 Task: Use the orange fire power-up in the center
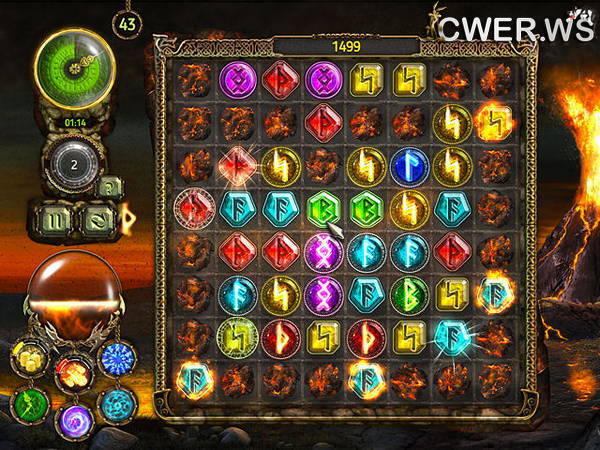pyautogui.click(x=73, y=371)
